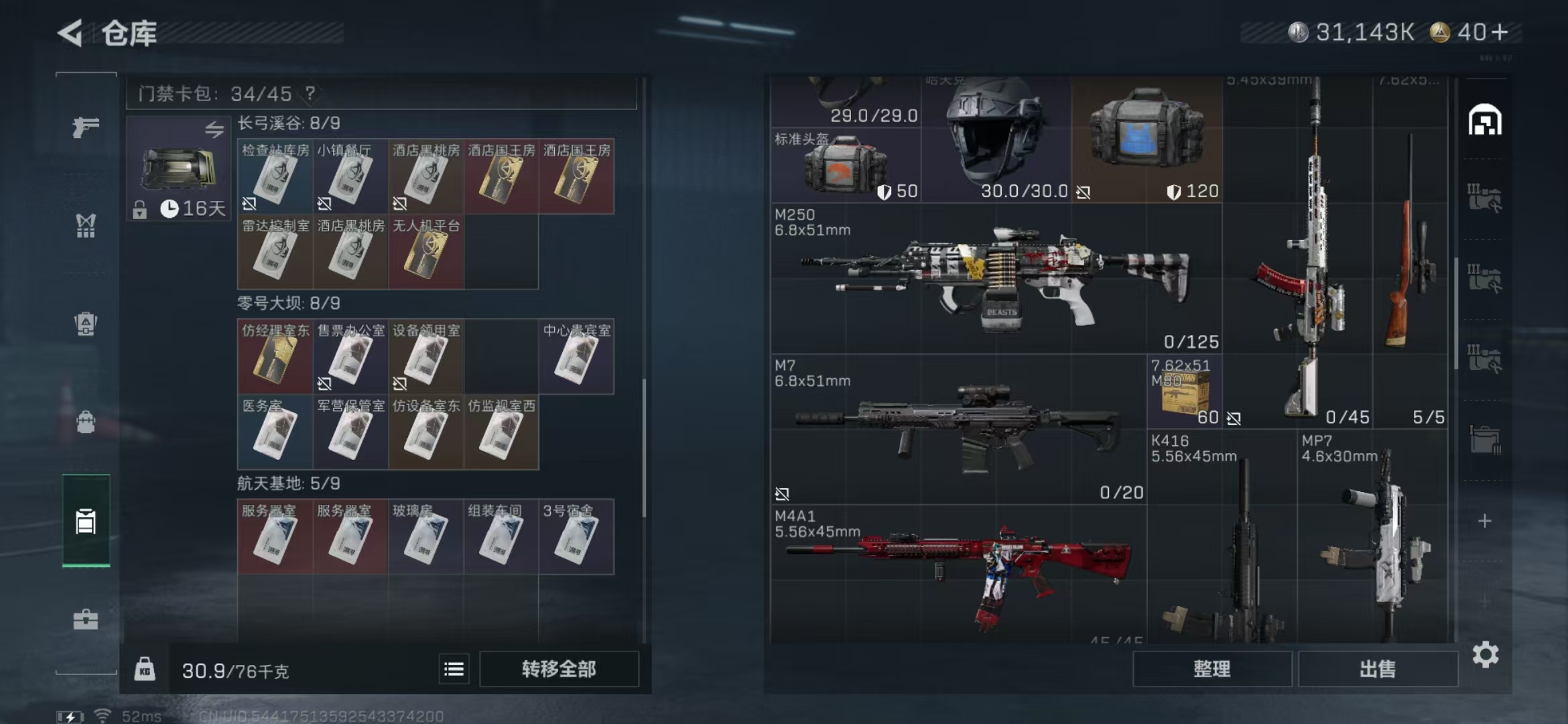Go back using the warehouse back arrow
This screenshot has width=1568, height=724.
pos(71,33)
